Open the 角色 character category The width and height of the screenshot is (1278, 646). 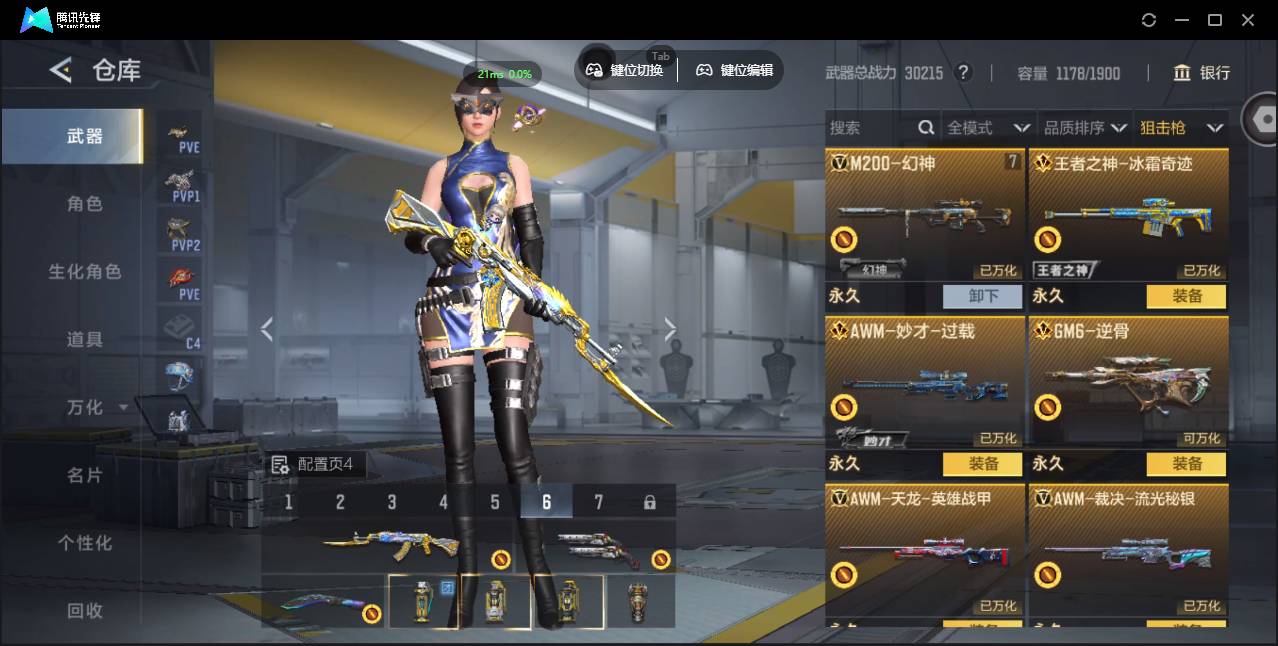(84, 204)
